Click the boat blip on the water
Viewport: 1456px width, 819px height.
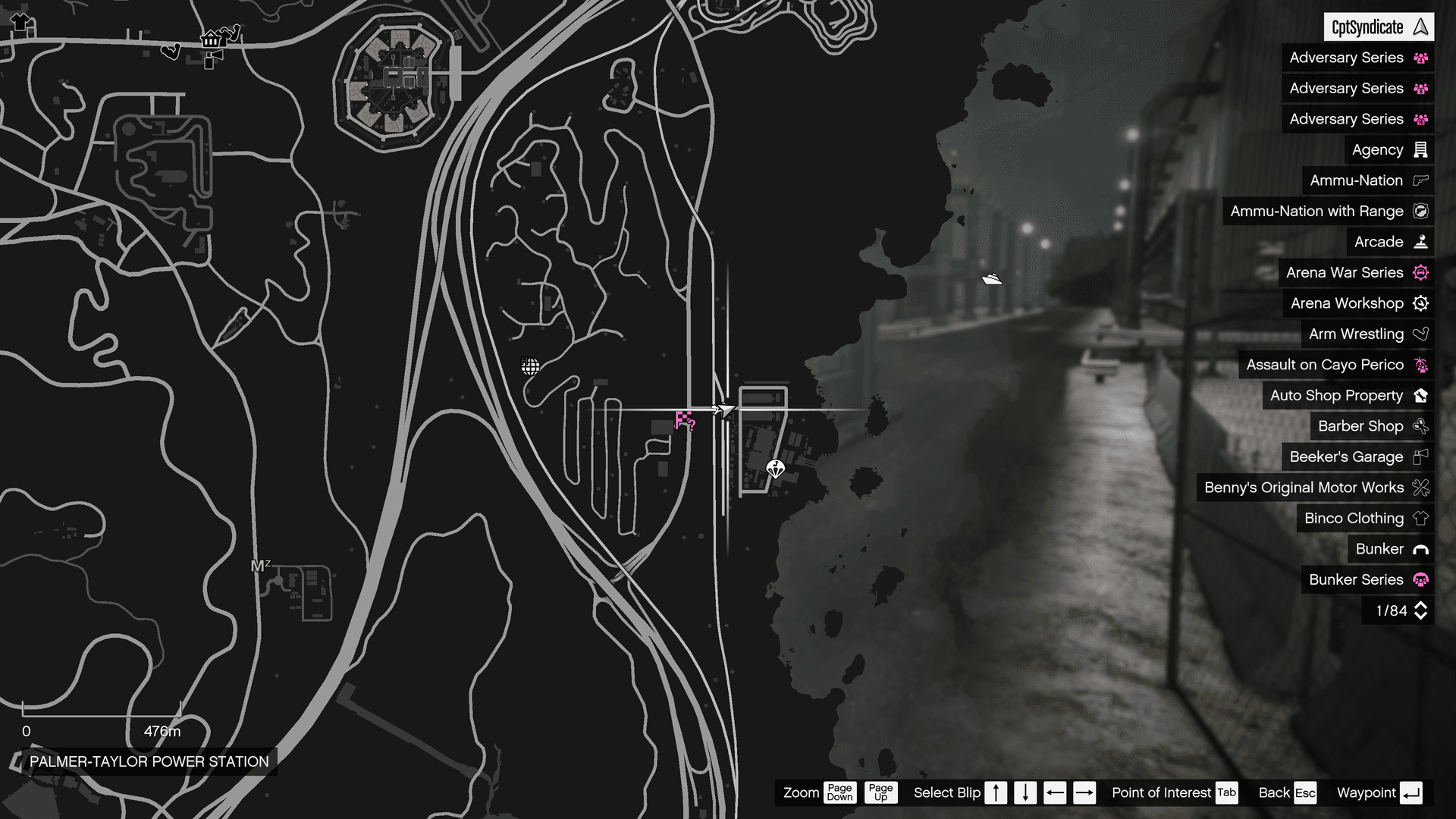(x=992, y=278)
